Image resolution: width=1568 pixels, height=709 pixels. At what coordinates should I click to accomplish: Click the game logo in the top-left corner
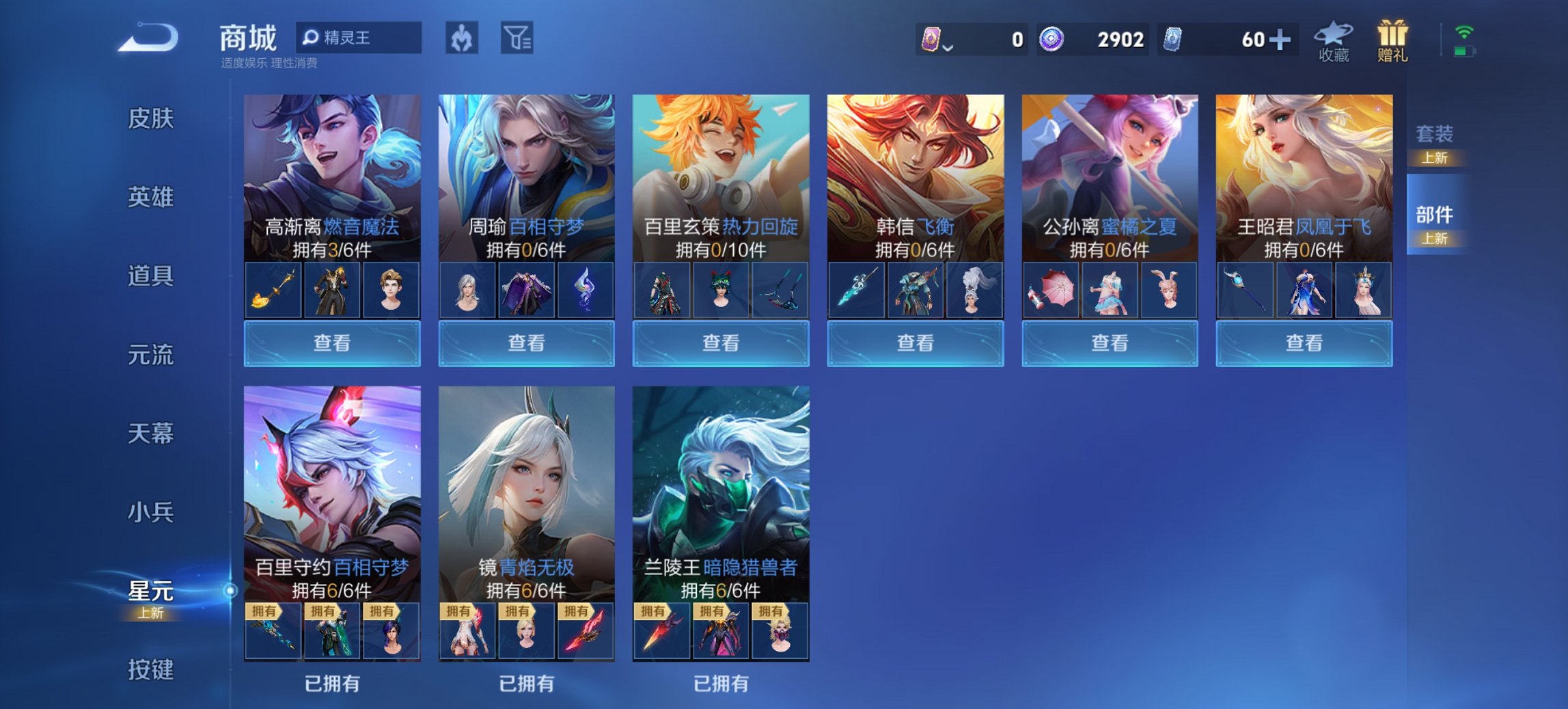147,38
